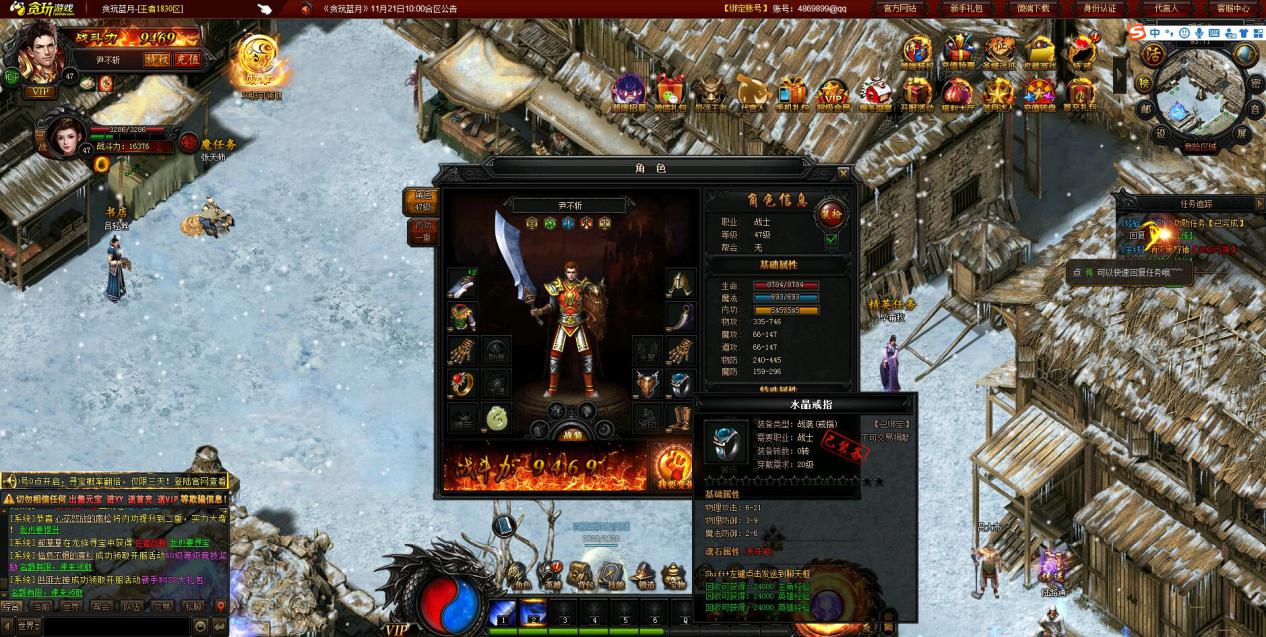Activate the skill in hotbar slot 2

click(533, 612)
